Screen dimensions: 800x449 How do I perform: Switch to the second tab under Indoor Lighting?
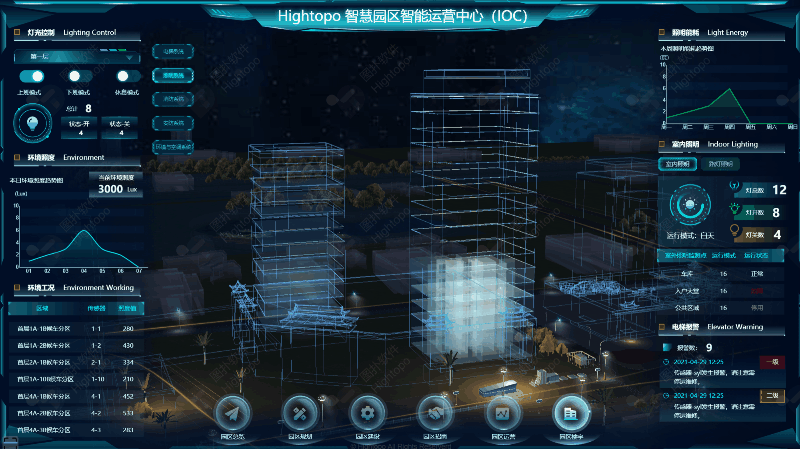point(720,163)
